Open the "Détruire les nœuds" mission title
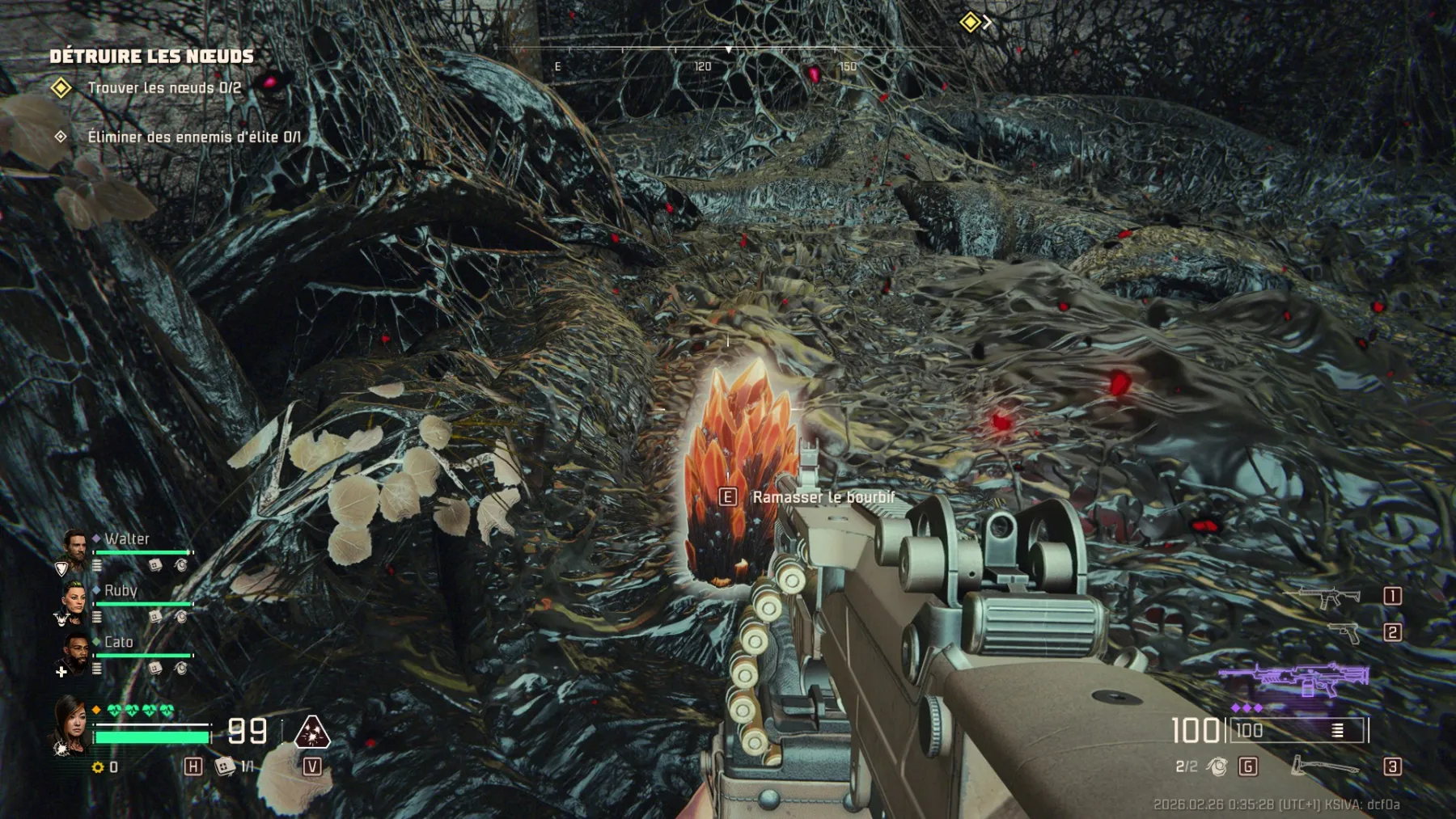The width and height of the screenshot is (1456, 819). coord(151,56)
